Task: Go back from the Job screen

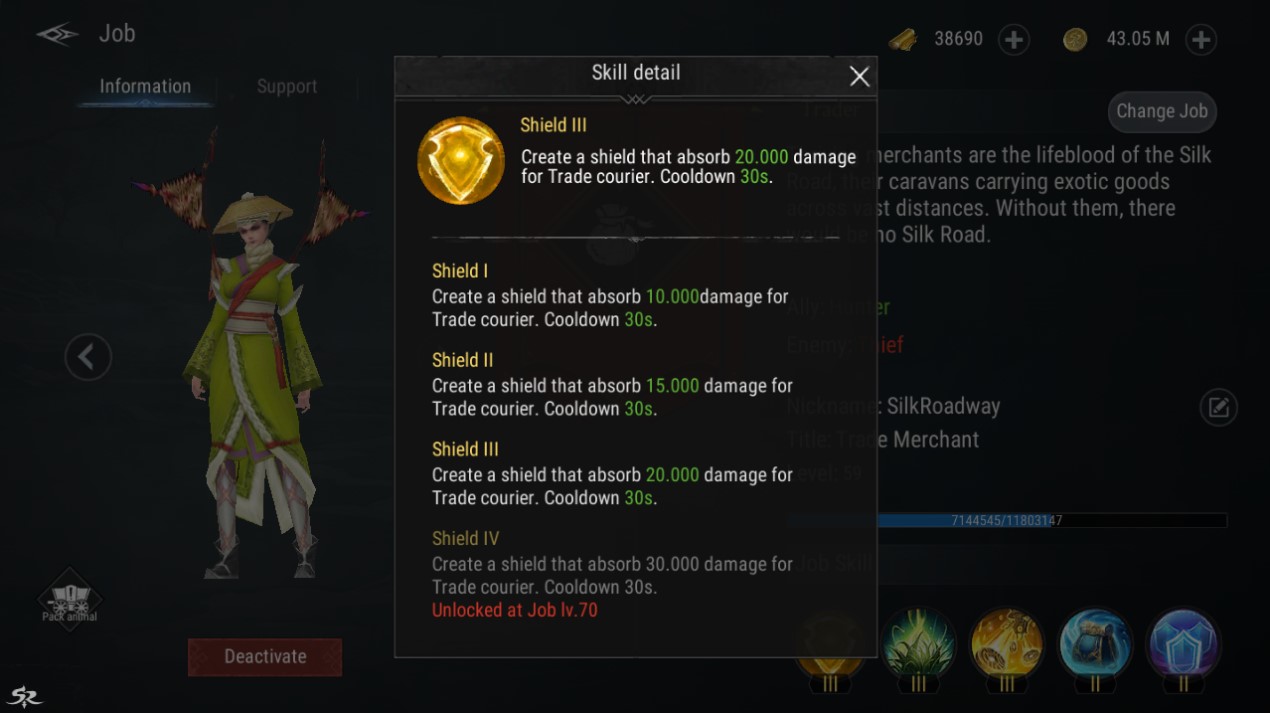Action: 57,34
